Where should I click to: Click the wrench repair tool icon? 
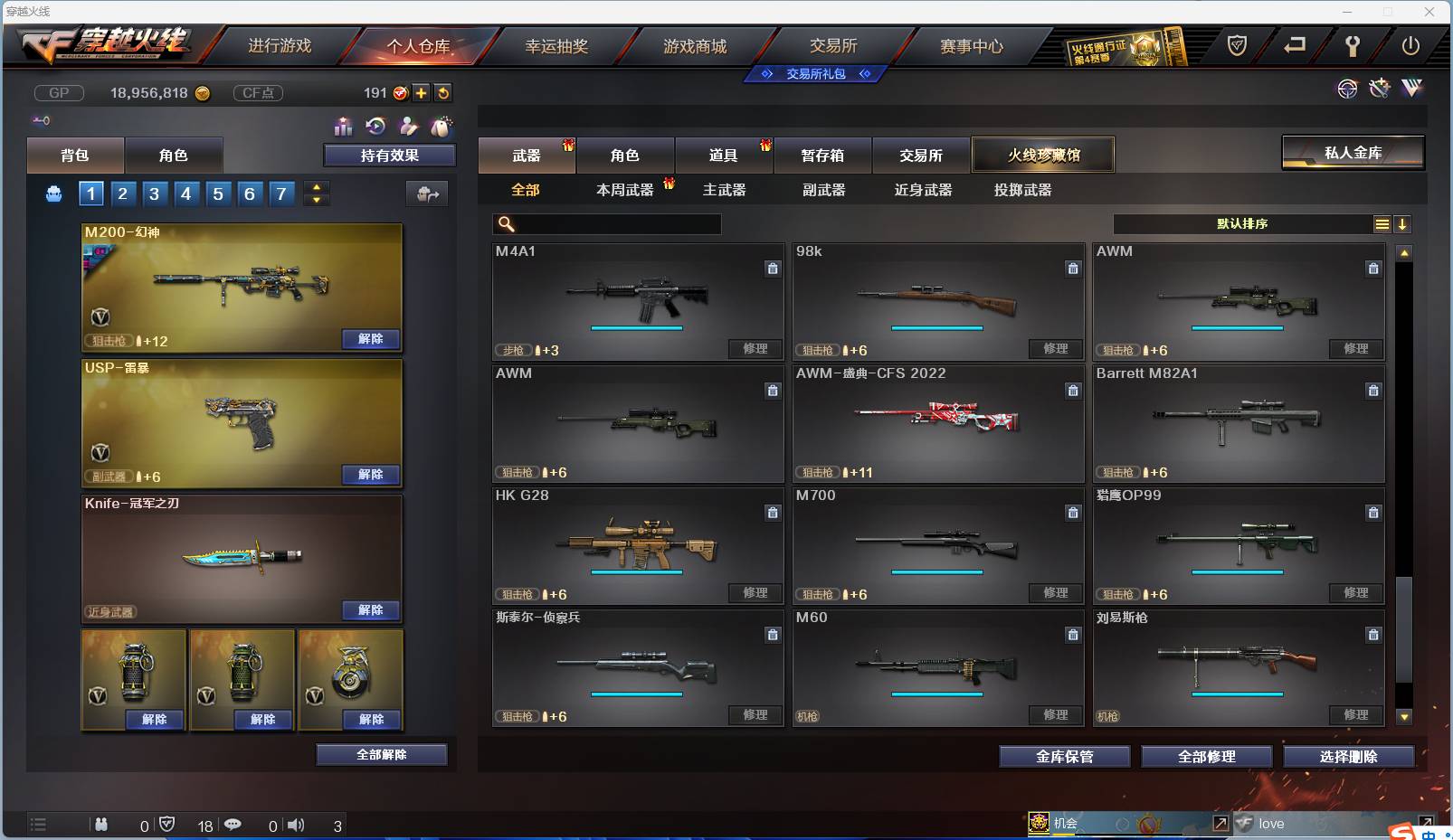point(1379,90)
